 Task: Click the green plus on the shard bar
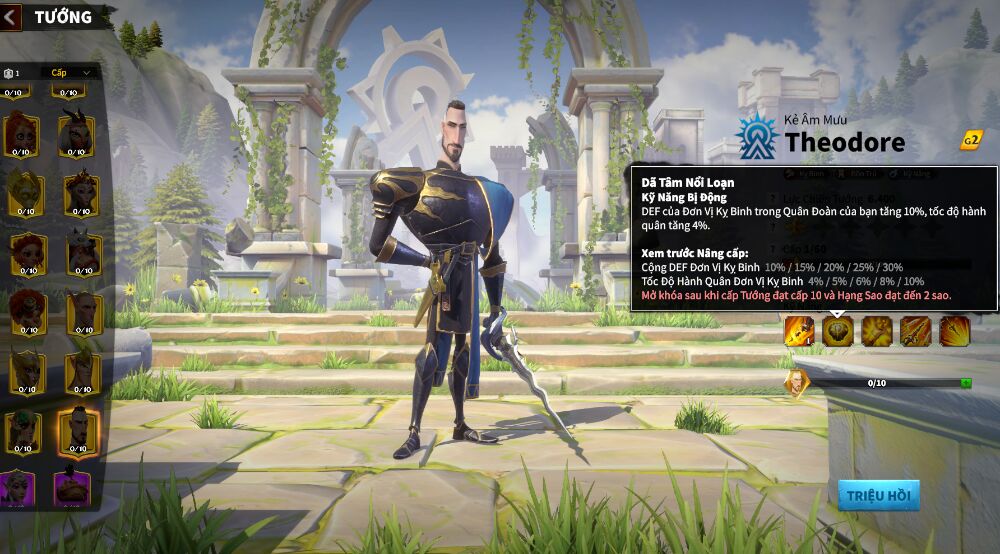pos(966,383)
